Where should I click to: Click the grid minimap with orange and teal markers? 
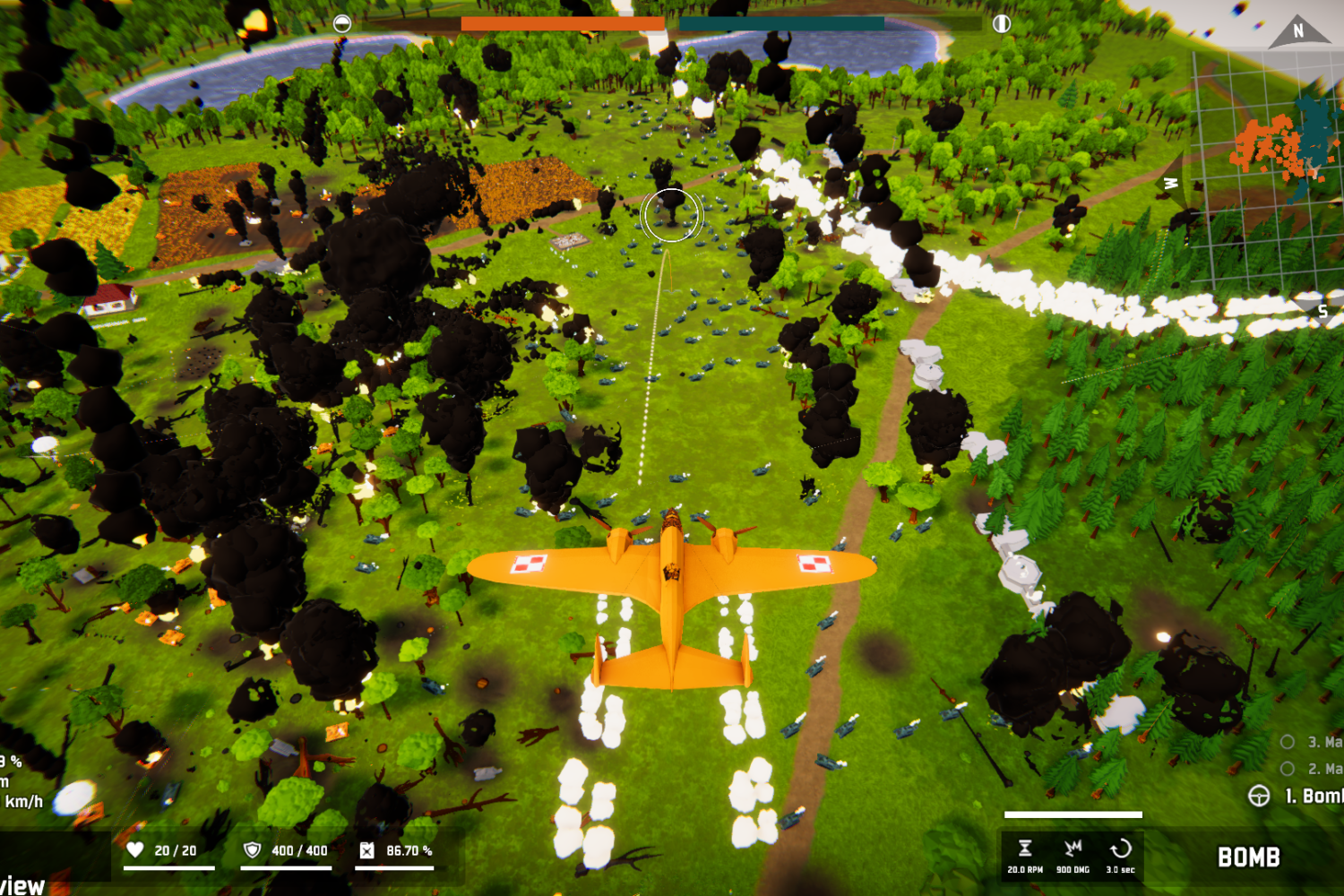click(x=1272, y=170)
